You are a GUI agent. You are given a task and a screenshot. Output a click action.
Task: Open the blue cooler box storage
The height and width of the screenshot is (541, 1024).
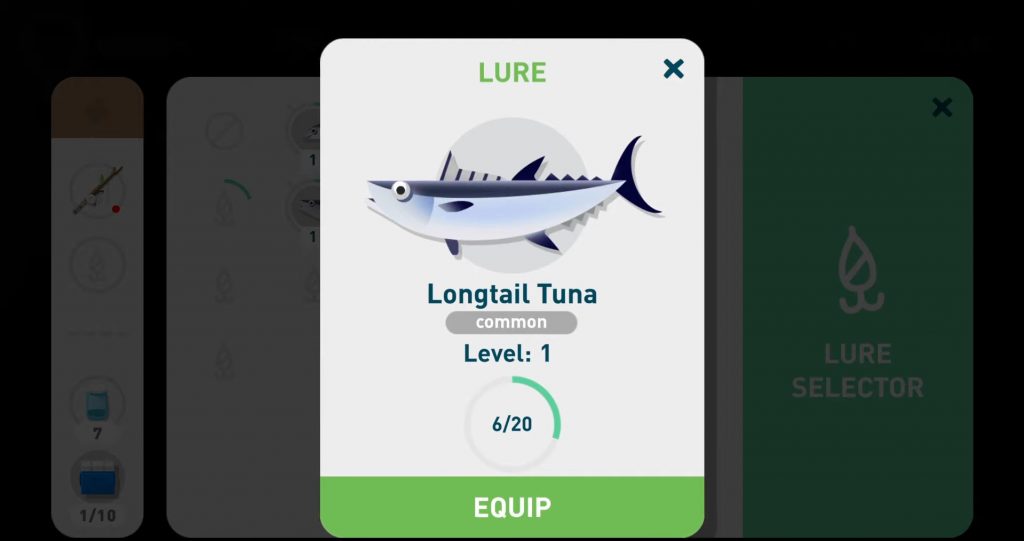(x=97, y=479)
